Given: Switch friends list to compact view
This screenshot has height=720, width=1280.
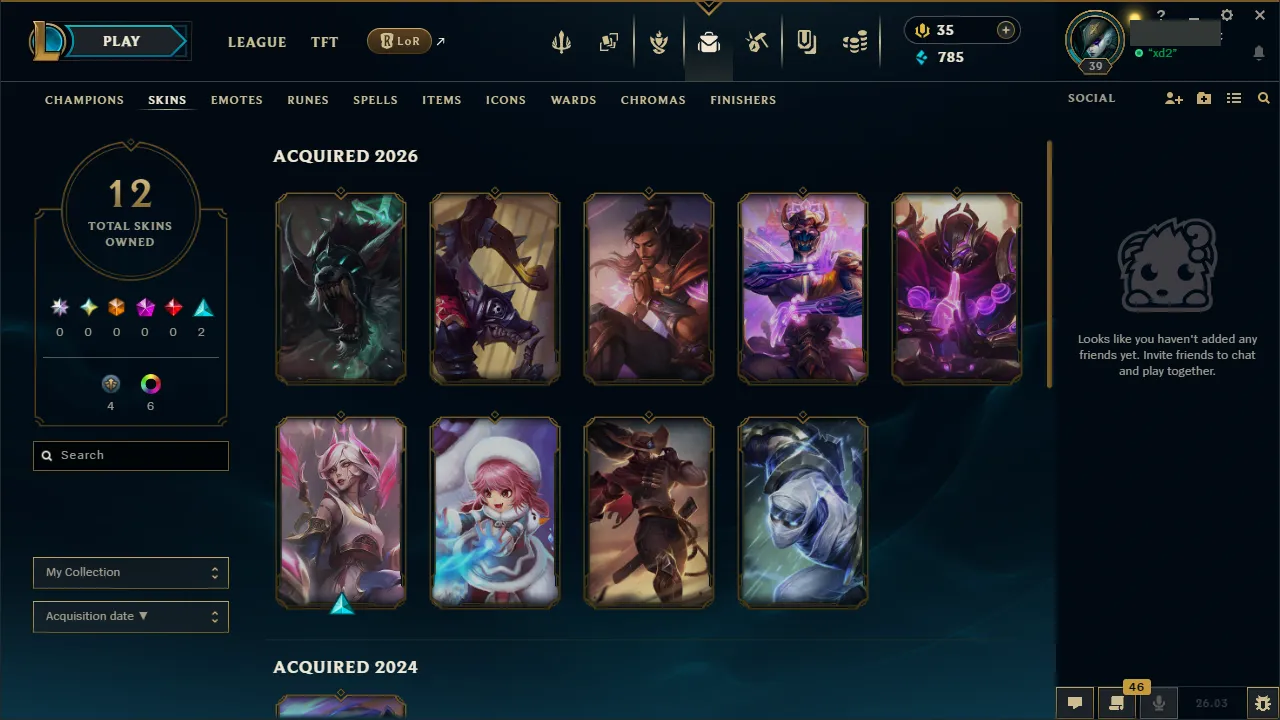Looking at the screenshot, I should pyautogui.click(x=1234, y=98).
